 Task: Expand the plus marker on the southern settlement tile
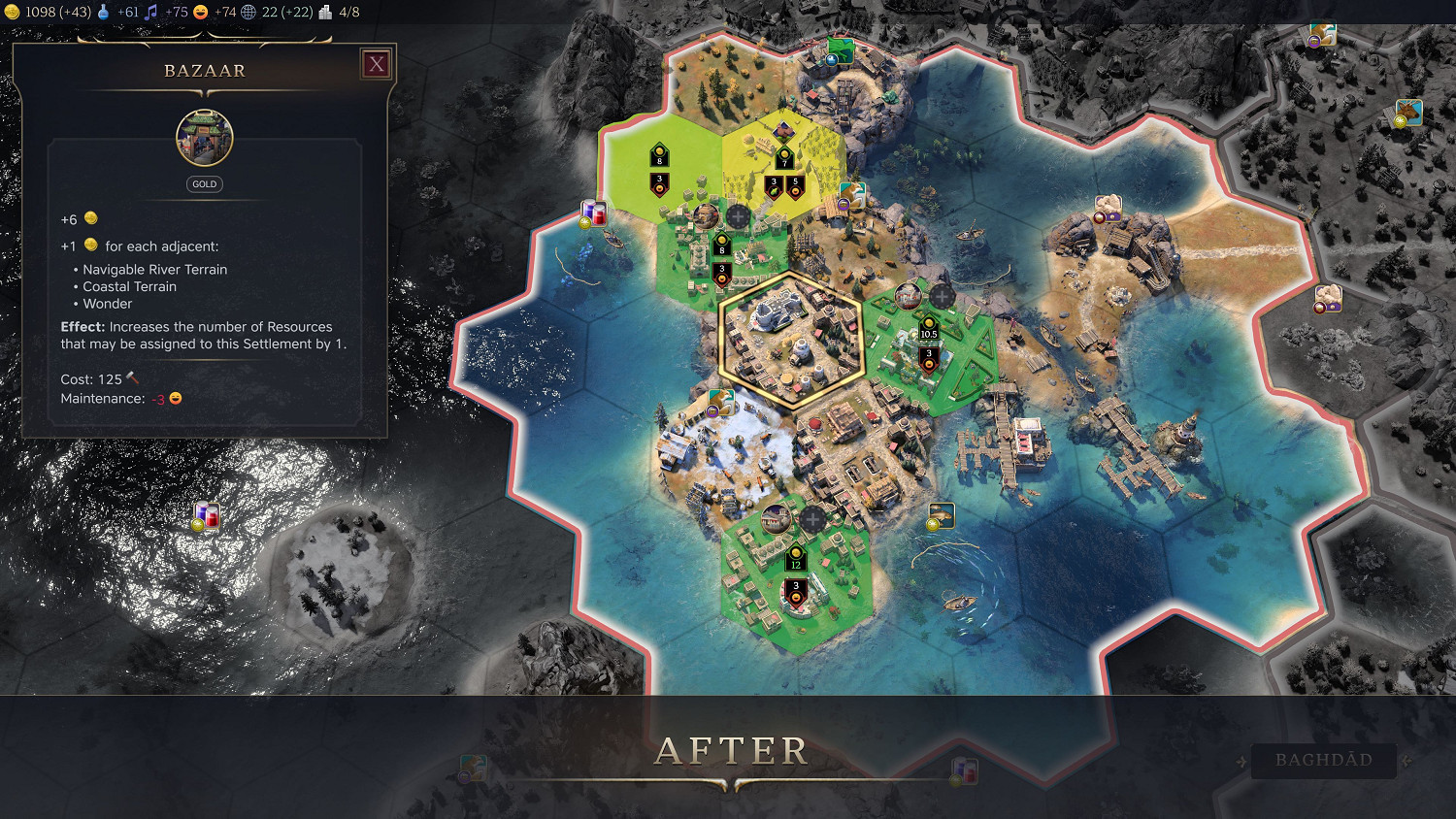[x=811, y=518]
